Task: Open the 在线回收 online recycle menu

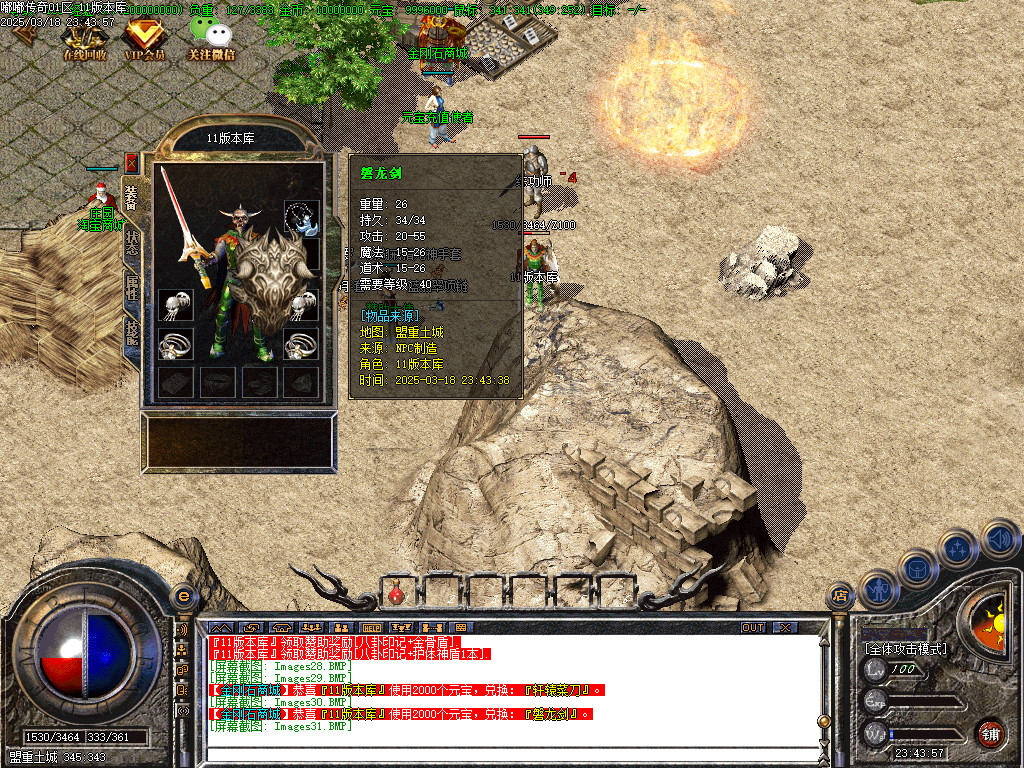Action: (85, 40)
